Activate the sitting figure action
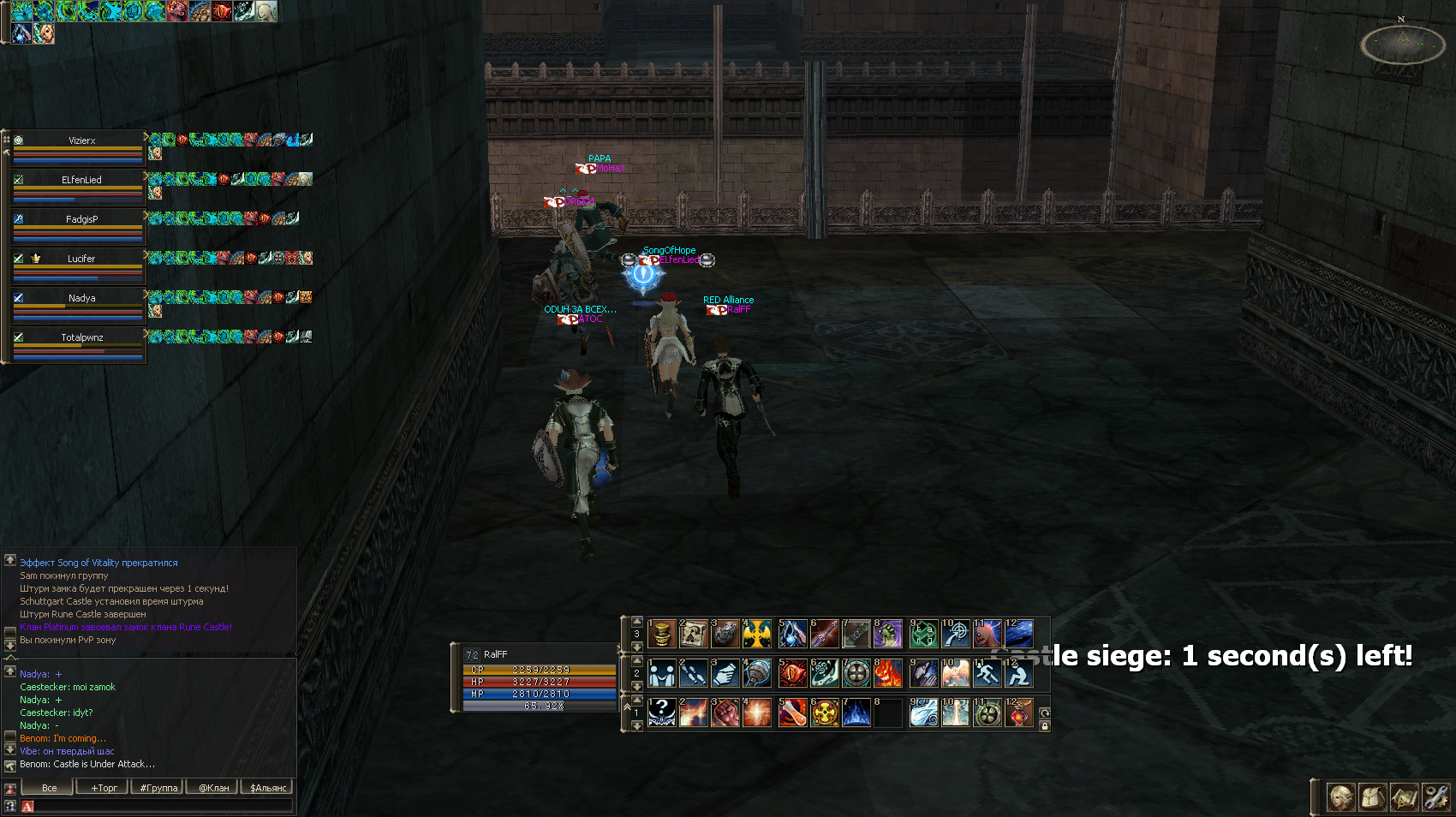The width and height of the screenshot is (1456, 817). pos(1018,674)
